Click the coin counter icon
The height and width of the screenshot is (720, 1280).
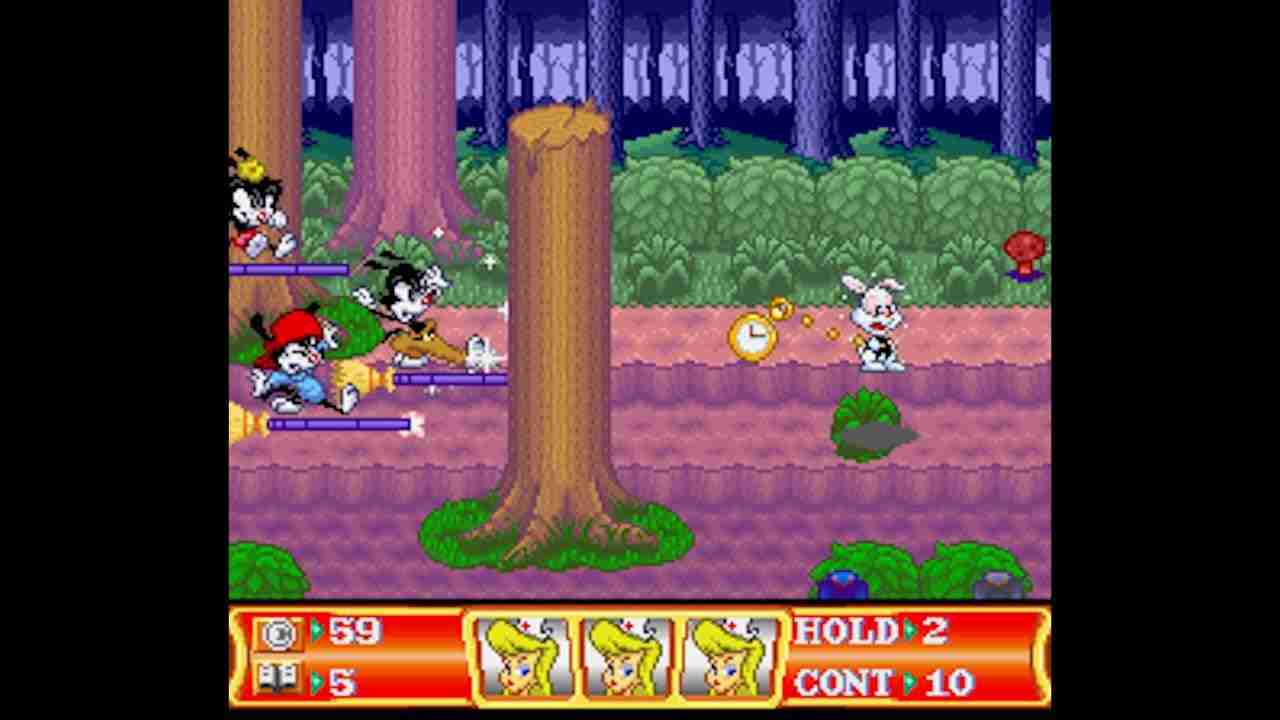[x=278, y=633]
